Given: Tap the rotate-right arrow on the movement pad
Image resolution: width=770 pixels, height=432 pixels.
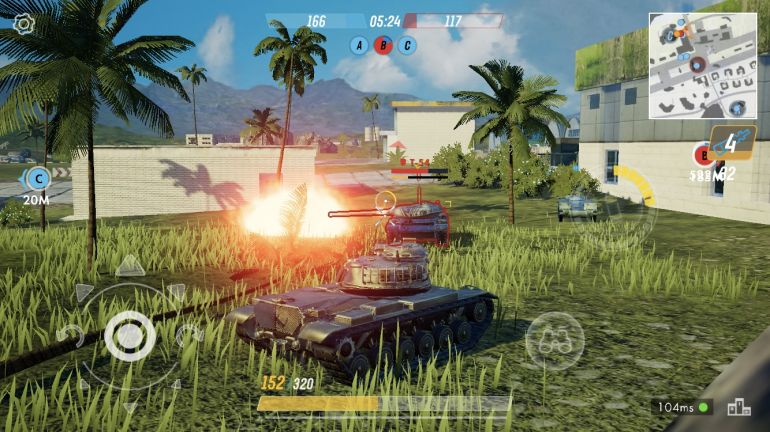Looking at the screenshot, I should [x=189, y=335].
